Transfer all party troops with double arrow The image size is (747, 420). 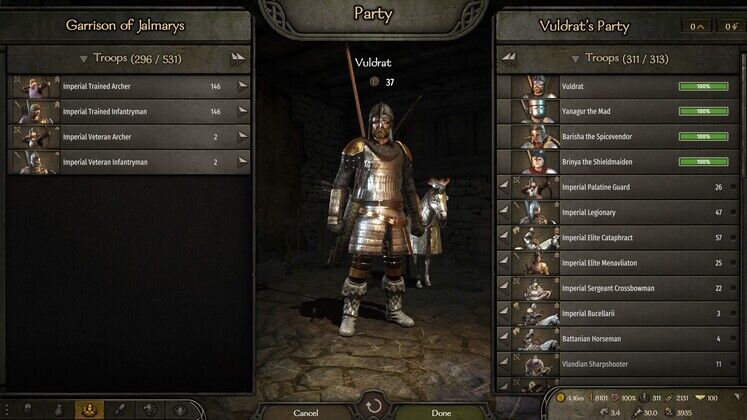(x=509, y=59)
